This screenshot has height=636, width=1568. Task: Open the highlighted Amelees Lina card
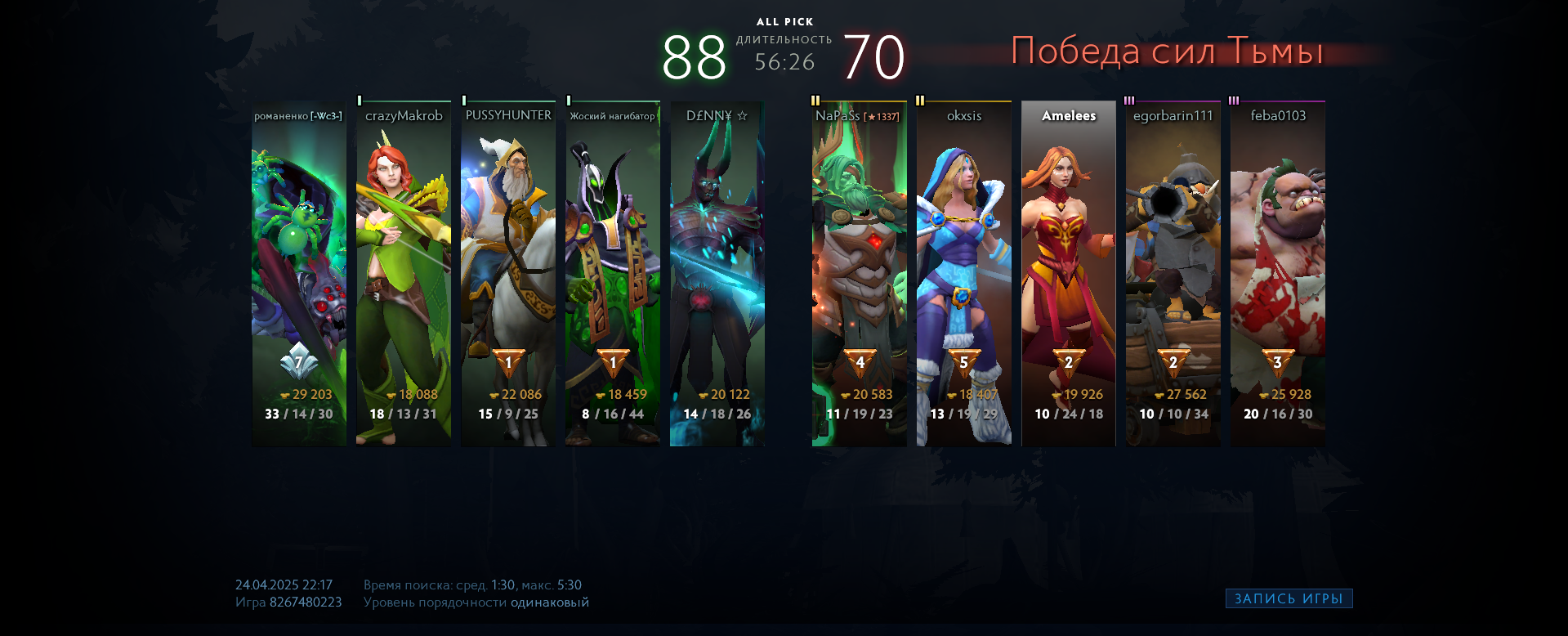pyautogui.click(x=1069, y=274)
